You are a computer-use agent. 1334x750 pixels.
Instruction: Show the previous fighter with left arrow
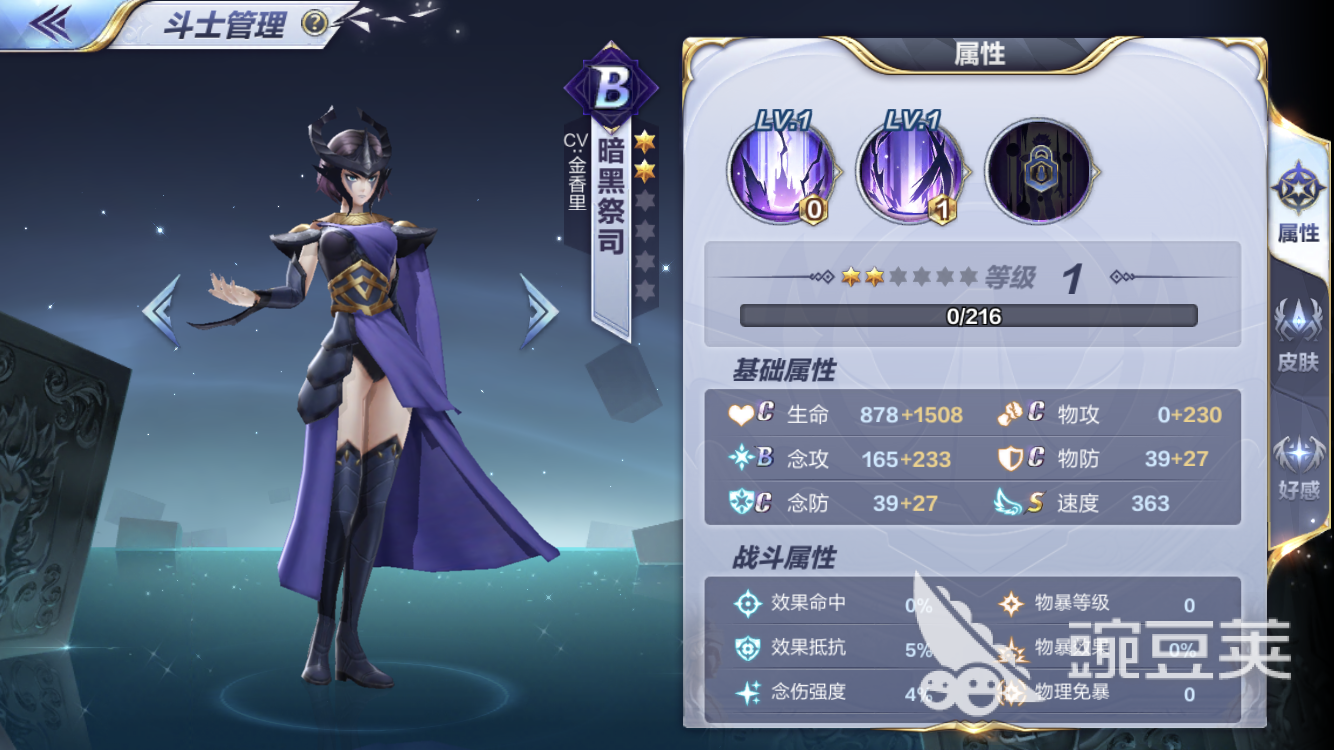point(162,311)
